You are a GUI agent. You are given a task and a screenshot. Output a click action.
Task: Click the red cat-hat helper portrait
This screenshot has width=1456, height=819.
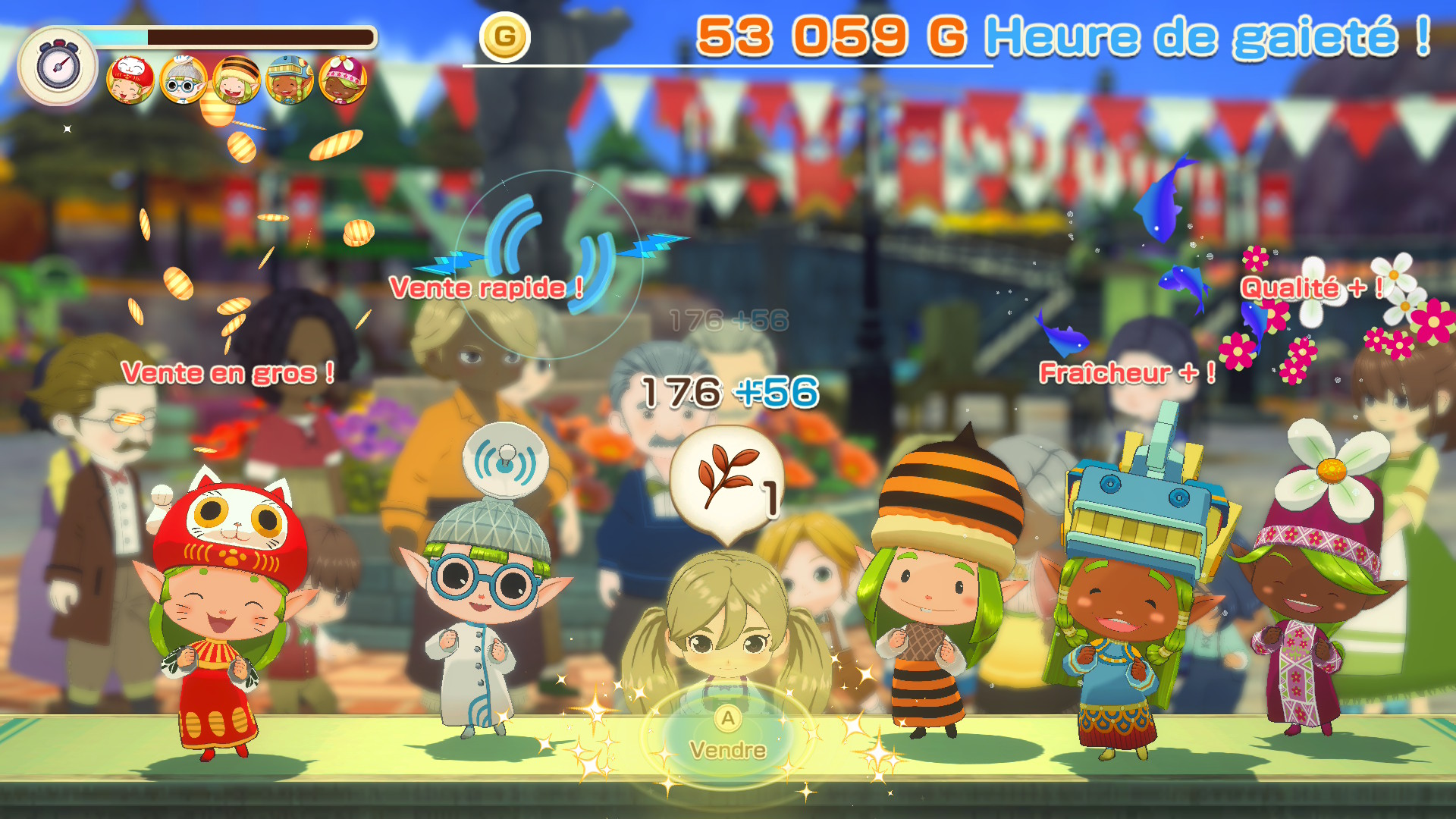tap(130, 80)
